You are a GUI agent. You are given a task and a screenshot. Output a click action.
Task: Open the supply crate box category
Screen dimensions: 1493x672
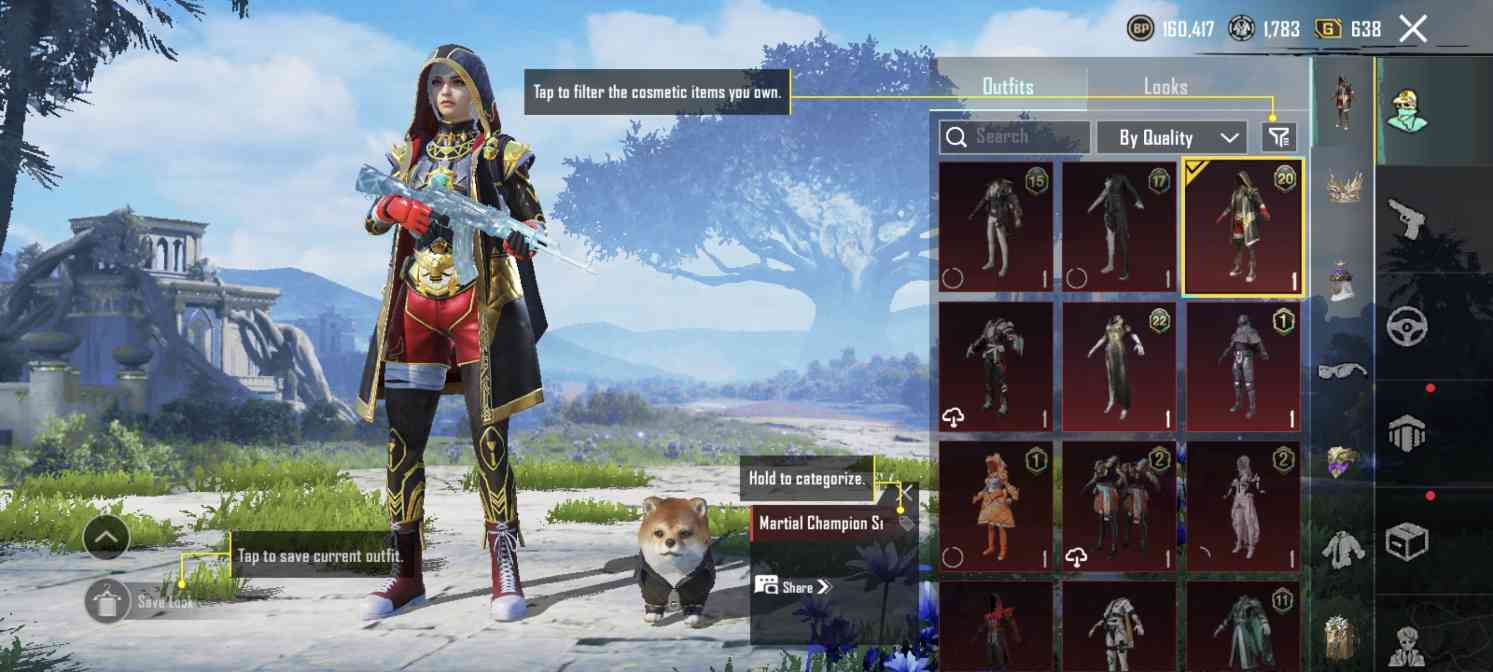click(1406, 541)
